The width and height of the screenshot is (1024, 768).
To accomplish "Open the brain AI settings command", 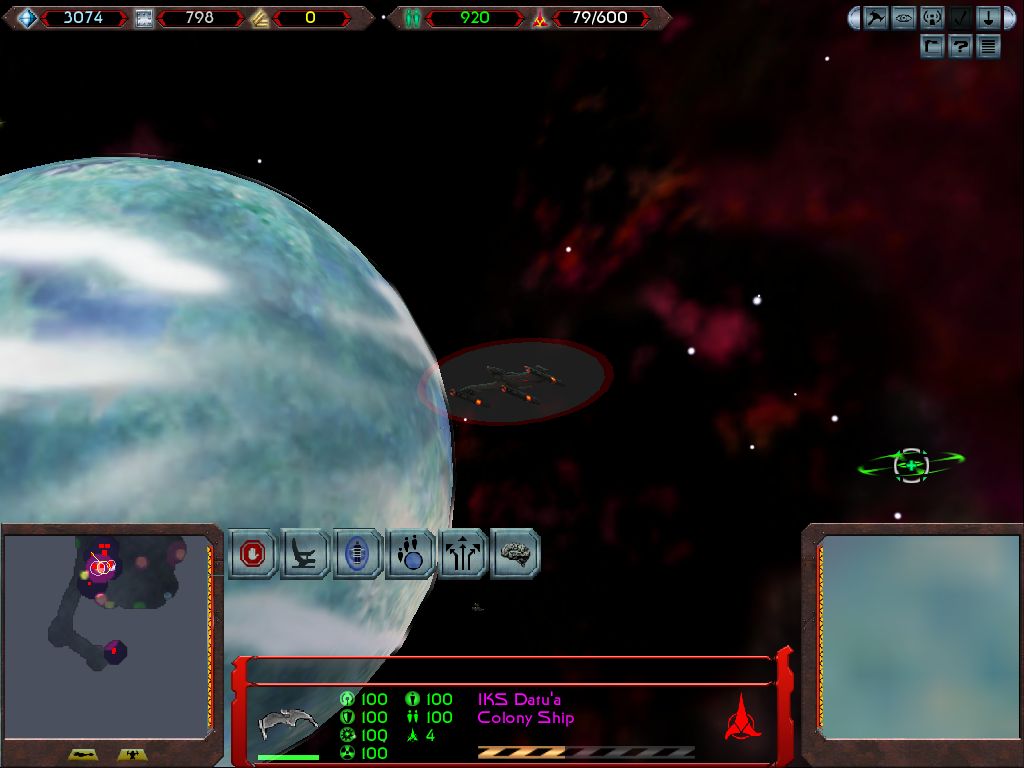I will (515, 554).
